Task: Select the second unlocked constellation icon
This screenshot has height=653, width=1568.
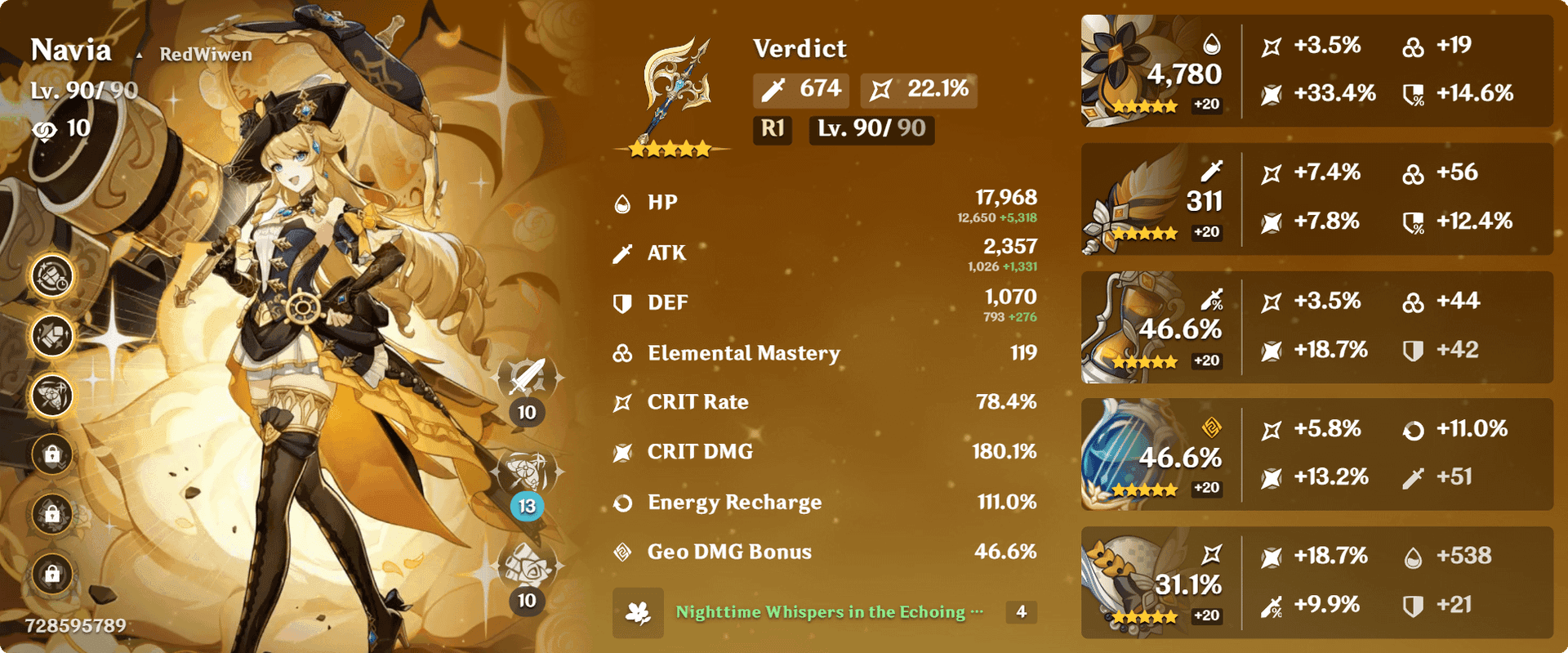Action: [x=52, y=336]
